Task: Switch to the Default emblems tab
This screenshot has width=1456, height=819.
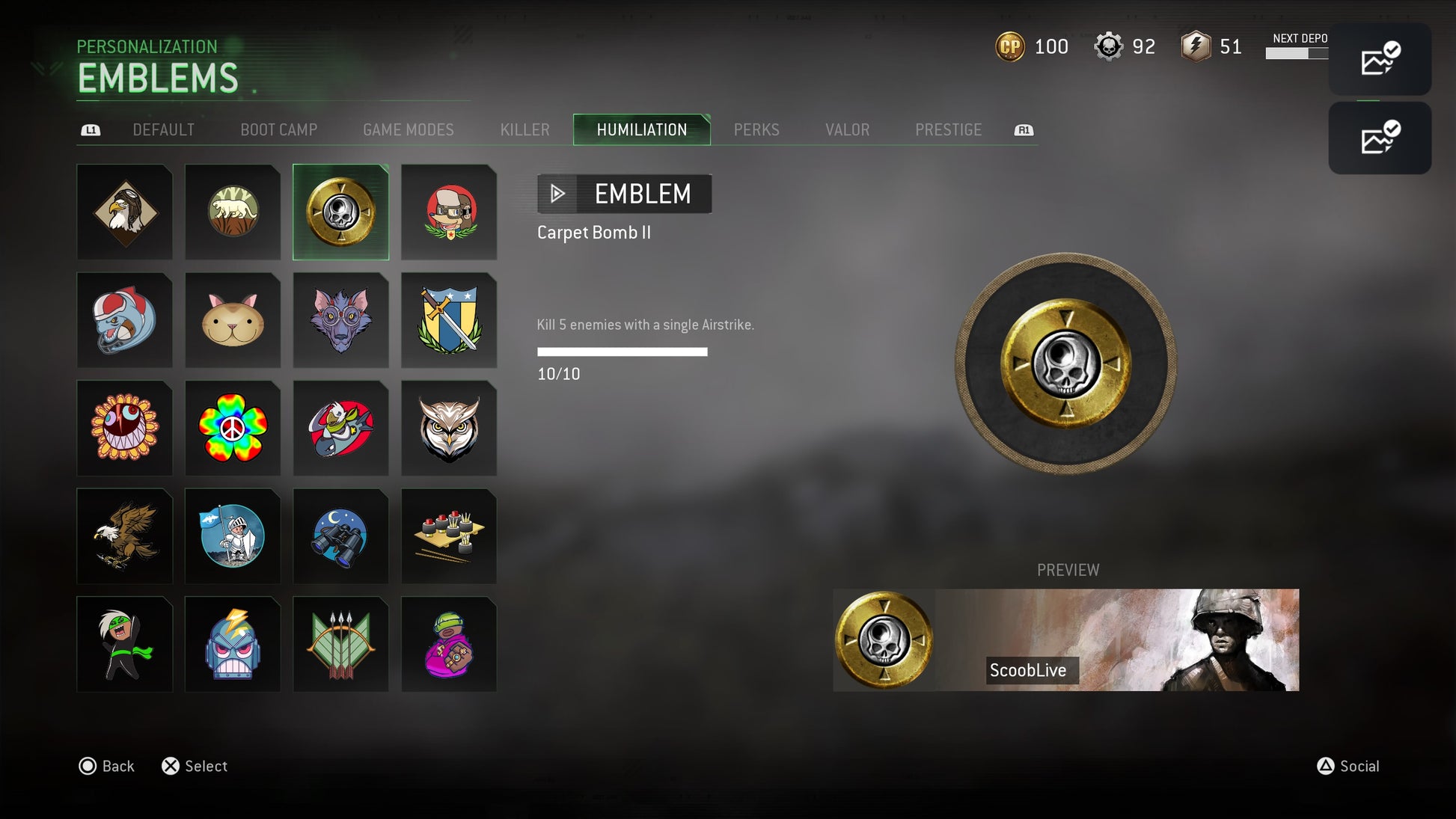Action: [163, 130]
